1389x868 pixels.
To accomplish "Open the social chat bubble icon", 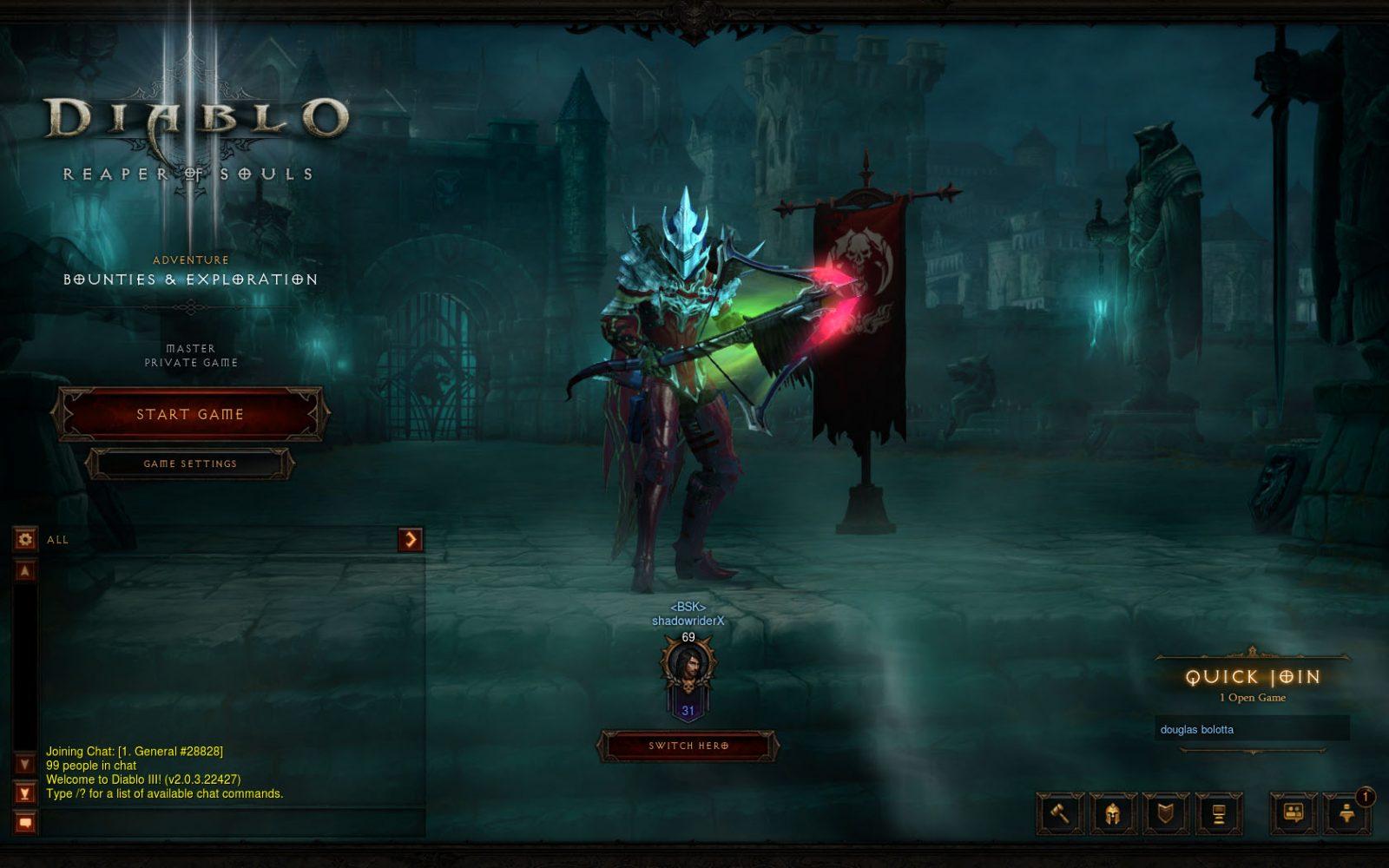I will click(1294, 813).
